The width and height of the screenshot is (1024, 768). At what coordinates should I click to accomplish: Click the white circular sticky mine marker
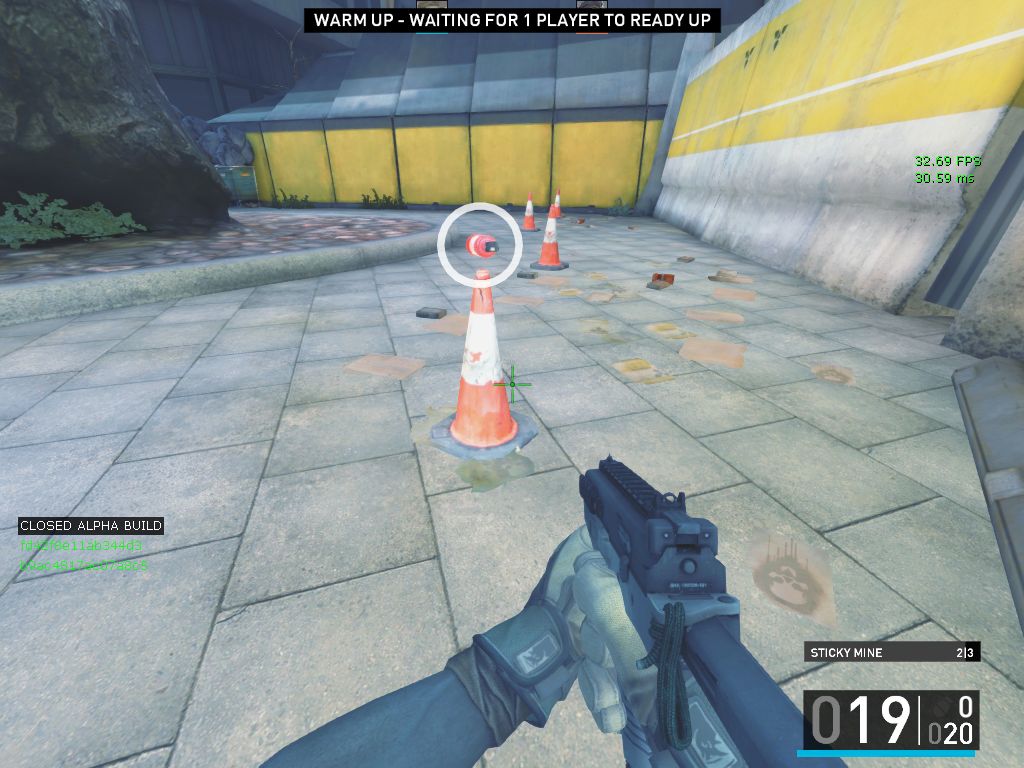480,243
